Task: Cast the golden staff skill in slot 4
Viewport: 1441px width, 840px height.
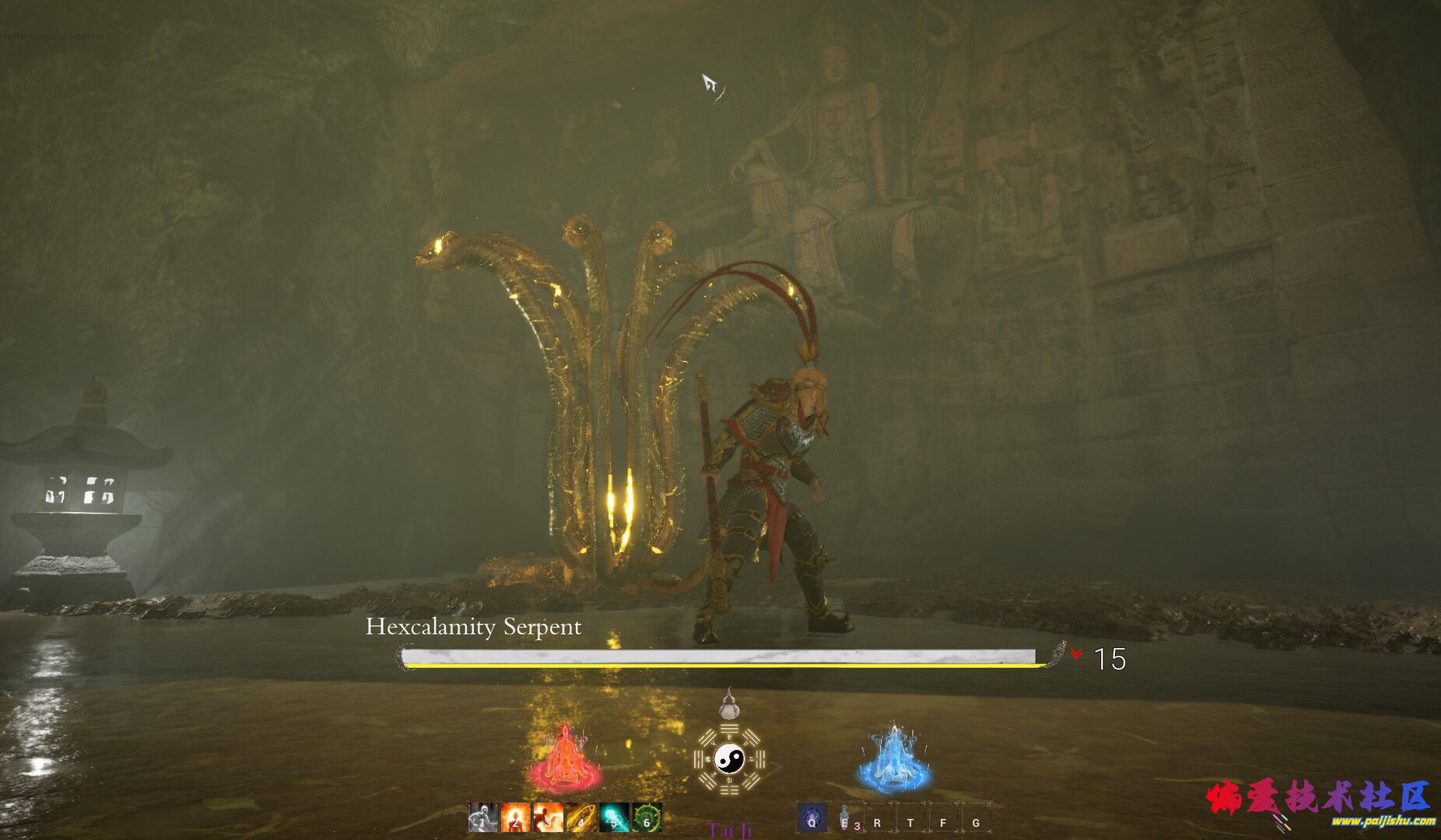Action: click(580, 817)
